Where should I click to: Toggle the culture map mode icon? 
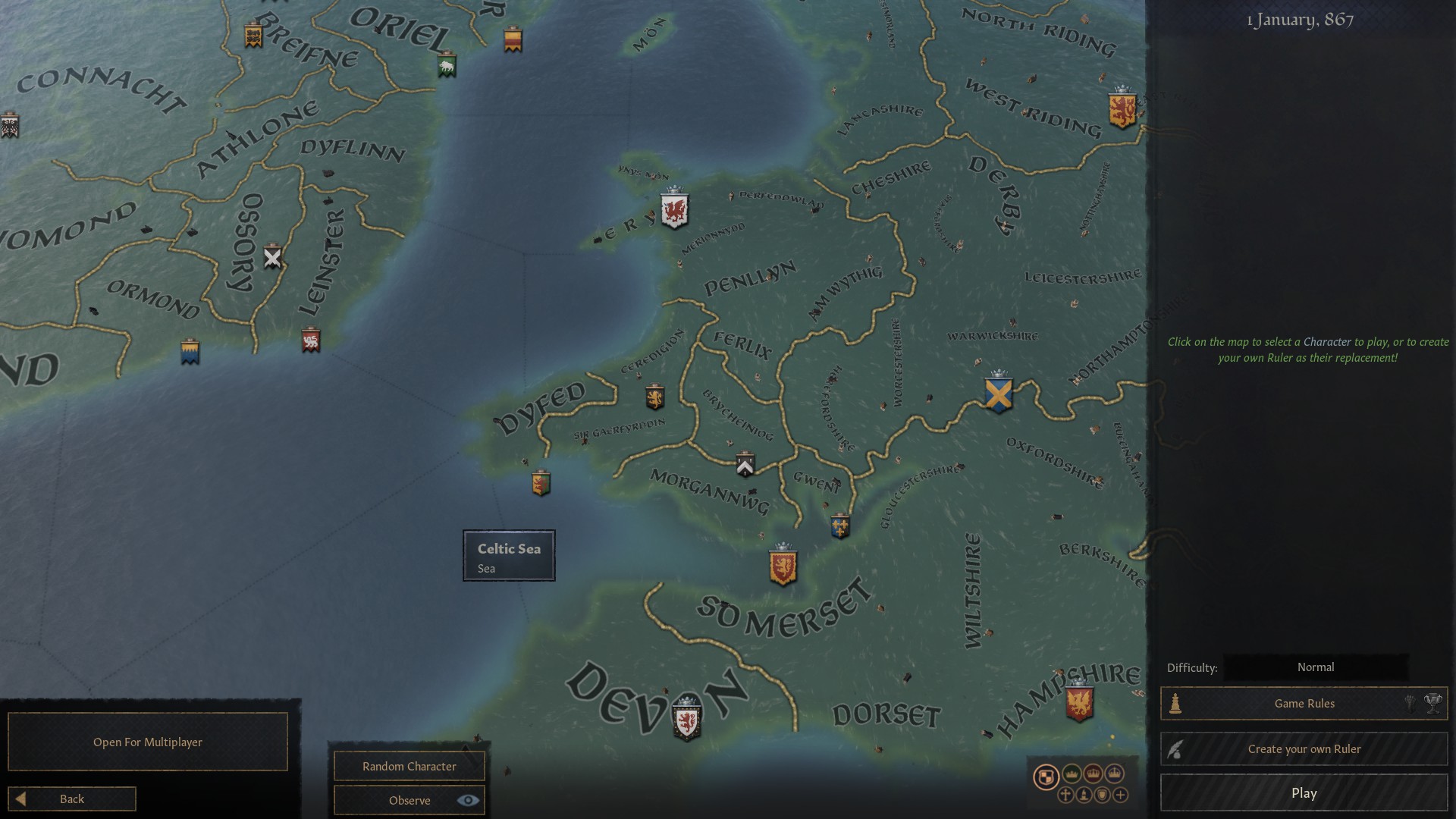1084,795
